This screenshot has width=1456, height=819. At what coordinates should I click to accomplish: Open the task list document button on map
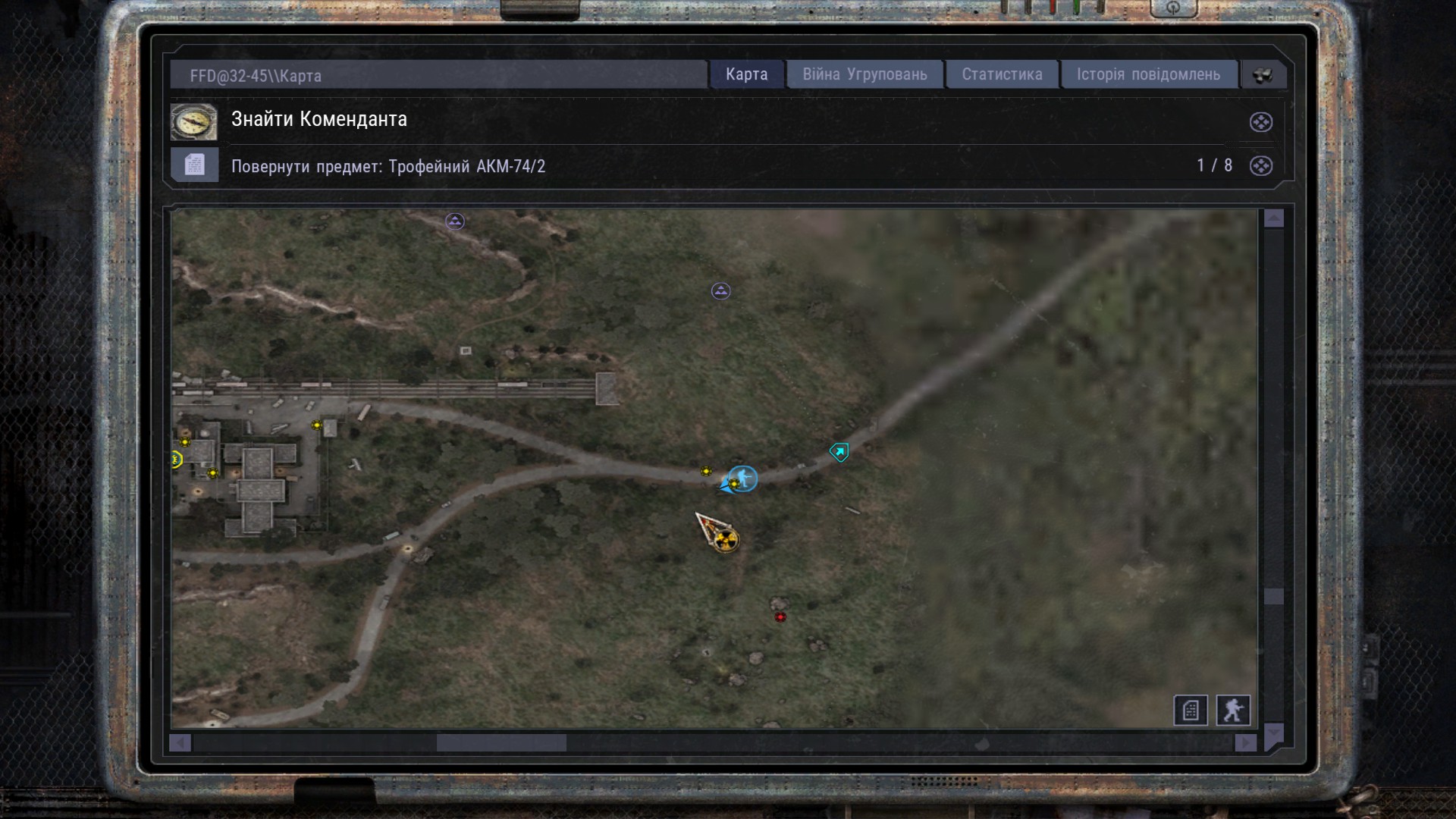(x=1190, y=711)
